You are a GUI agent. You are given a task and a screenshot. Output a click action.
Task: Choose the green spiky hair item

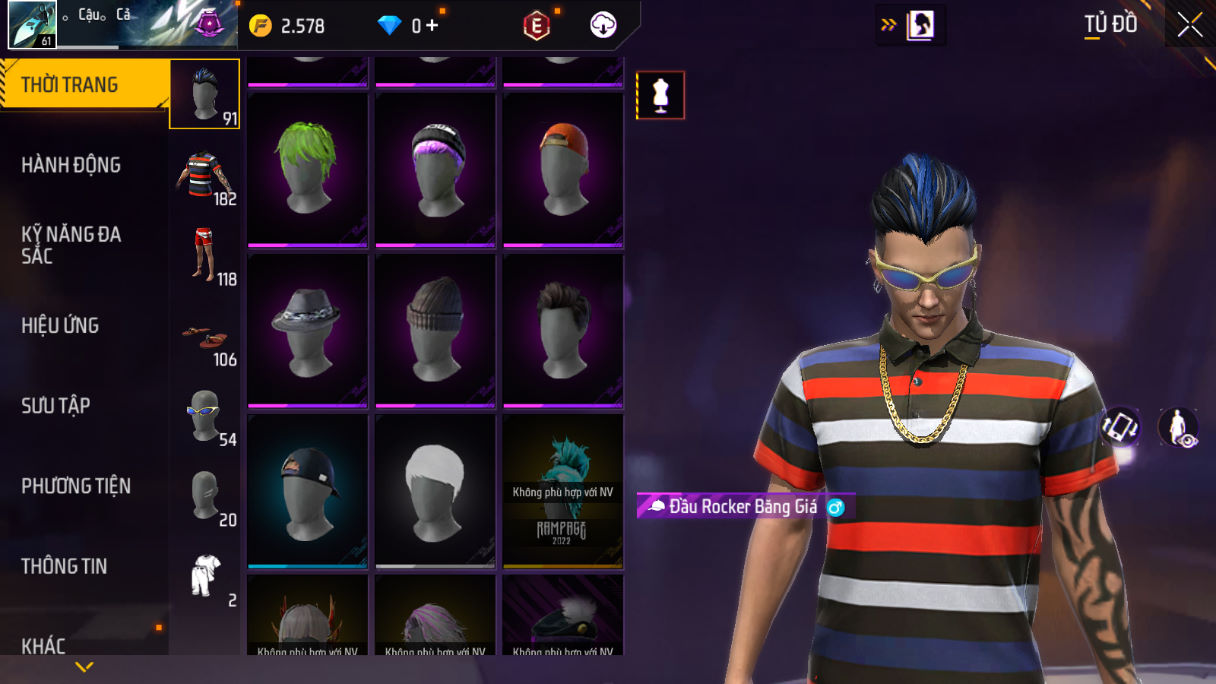308,168
